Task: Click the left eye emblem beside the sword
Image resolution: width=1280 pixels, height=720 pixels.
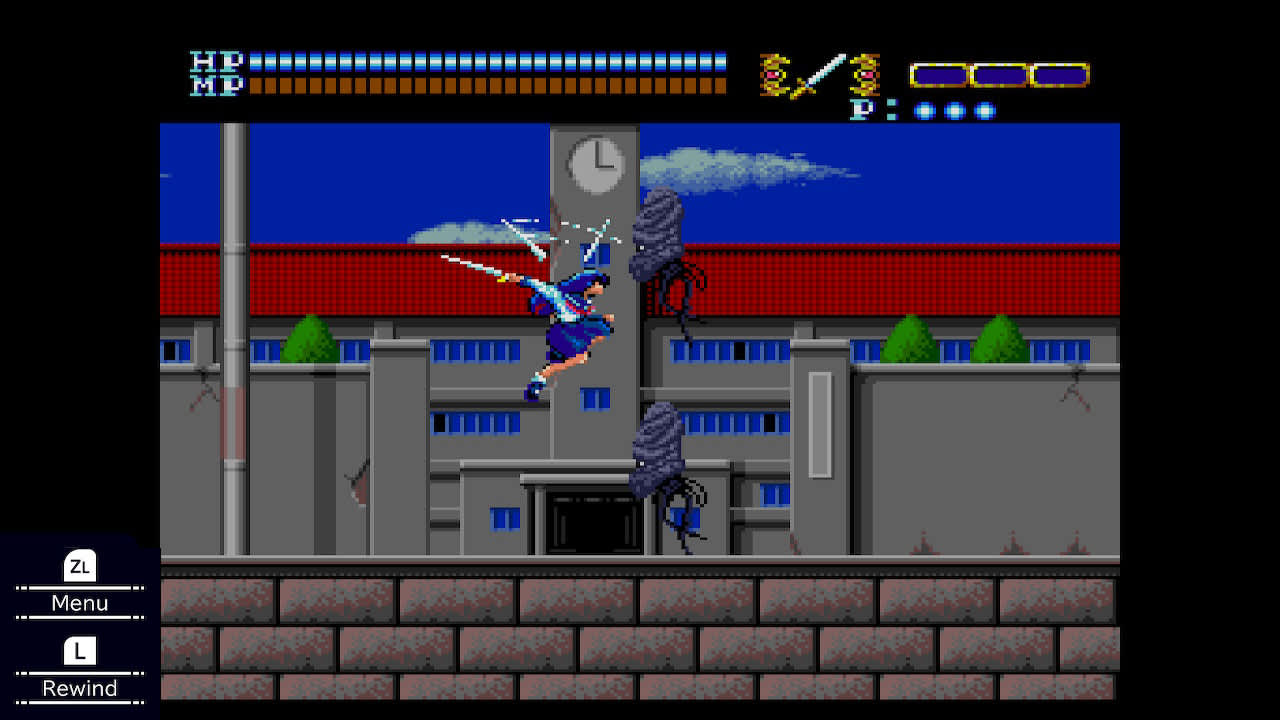Action: click(x=772, y=73)
